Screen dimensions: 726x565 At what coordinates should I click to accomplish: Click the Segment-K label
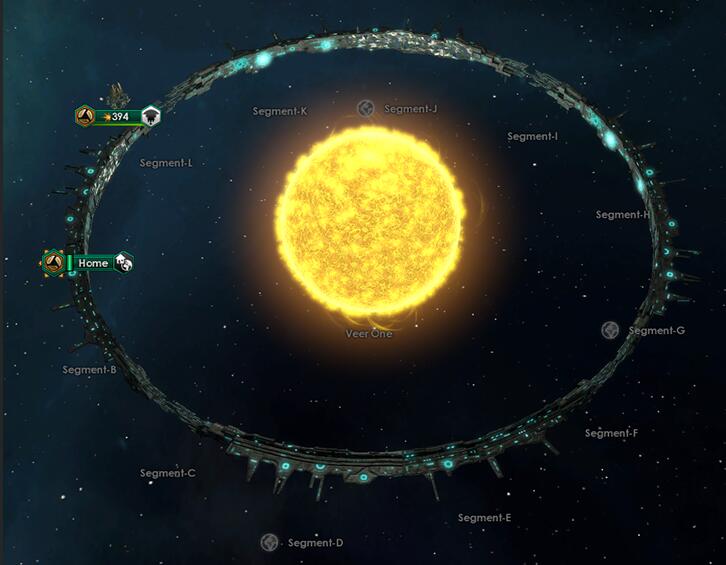[280, 111]
